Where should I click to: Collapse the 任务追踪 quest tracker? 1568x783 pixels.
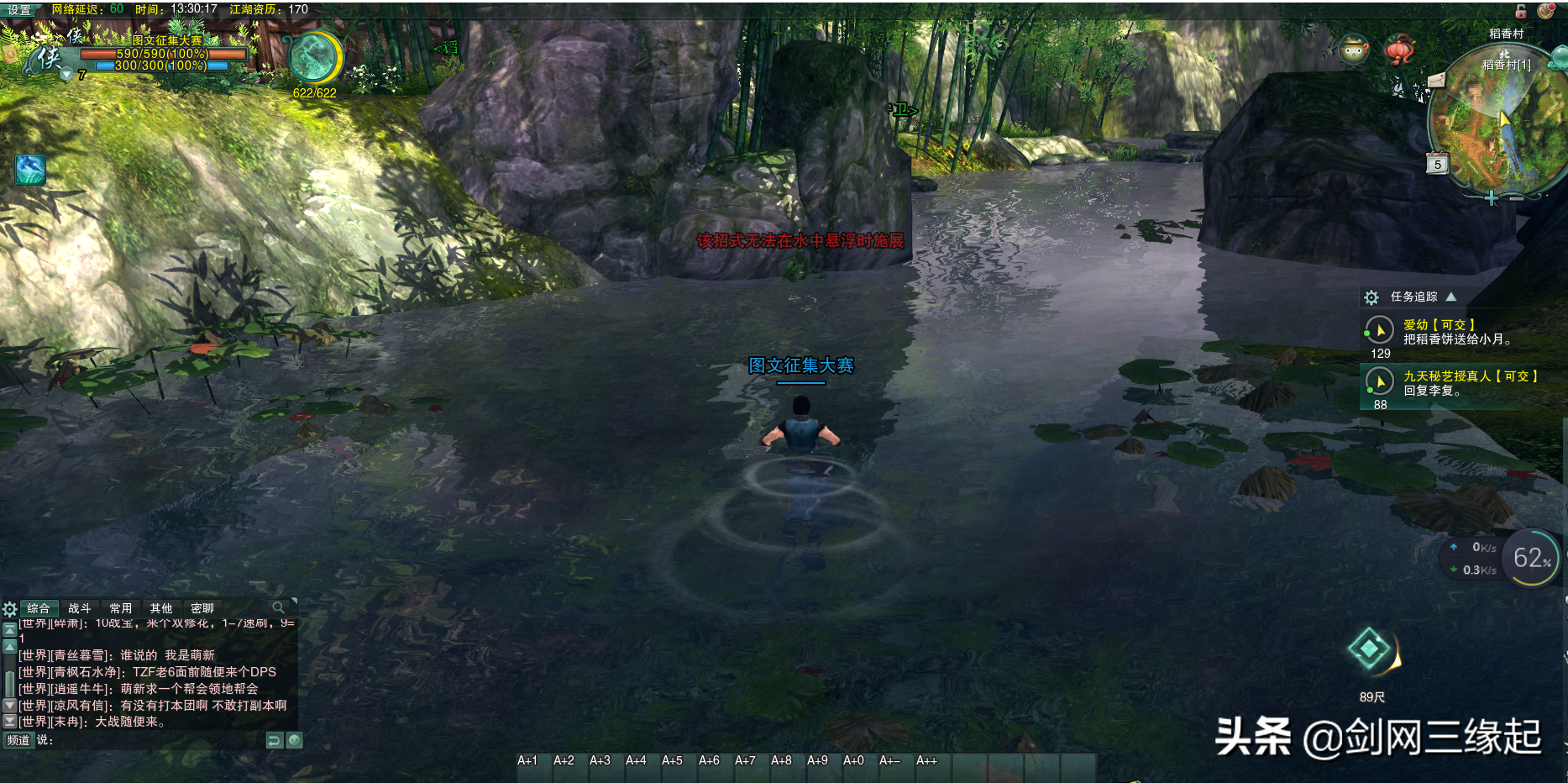coord(1451,297)
